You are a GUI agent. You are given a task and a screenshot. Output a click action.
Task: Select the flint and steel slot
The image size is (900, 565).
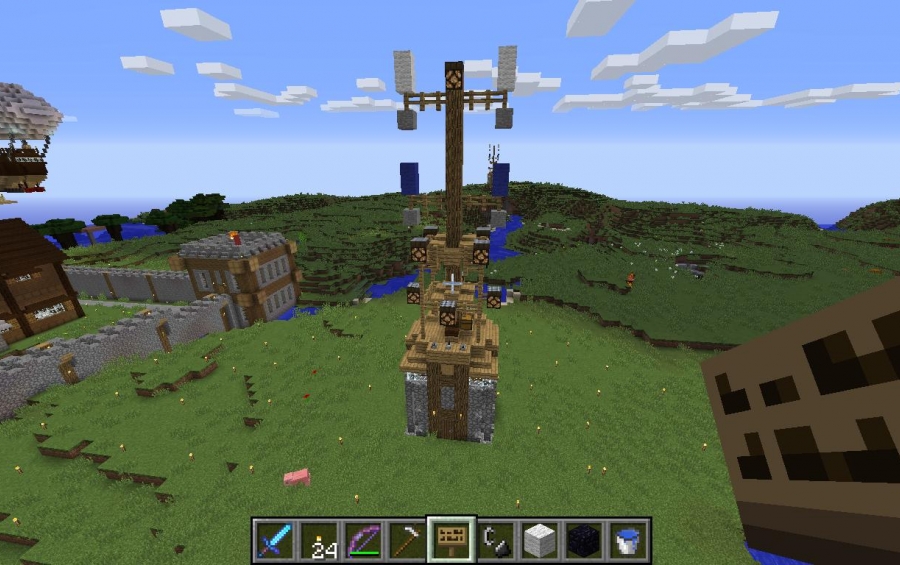(495, 540)
